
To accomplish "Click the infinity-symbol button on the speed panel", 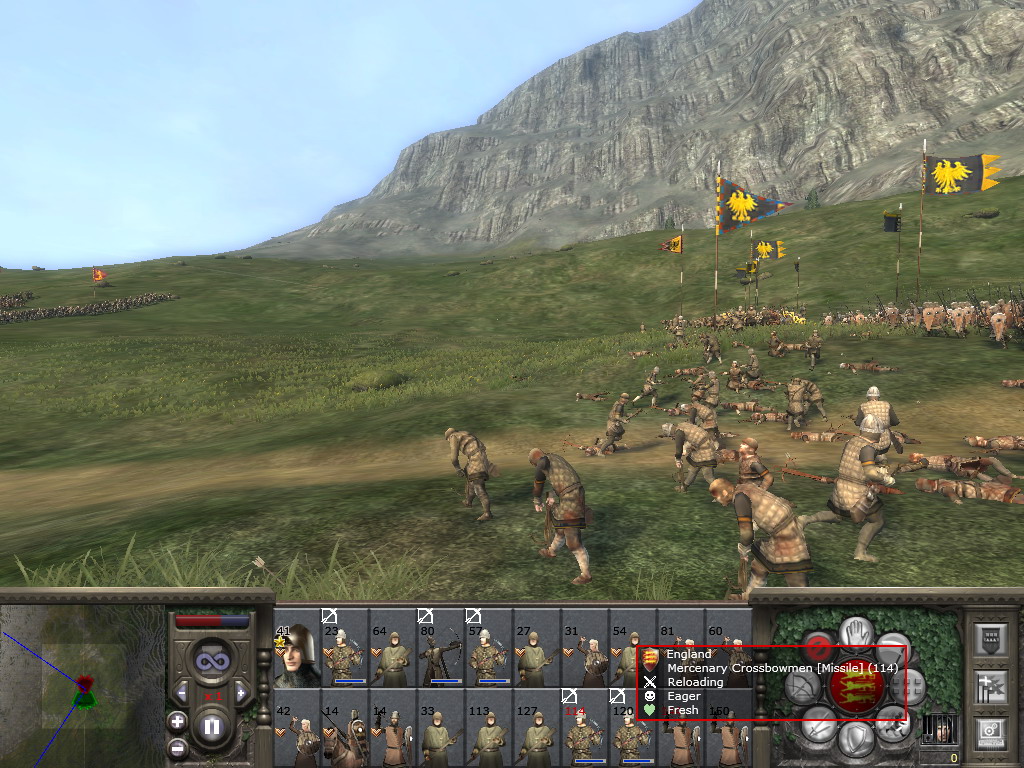I will point(211,660).
